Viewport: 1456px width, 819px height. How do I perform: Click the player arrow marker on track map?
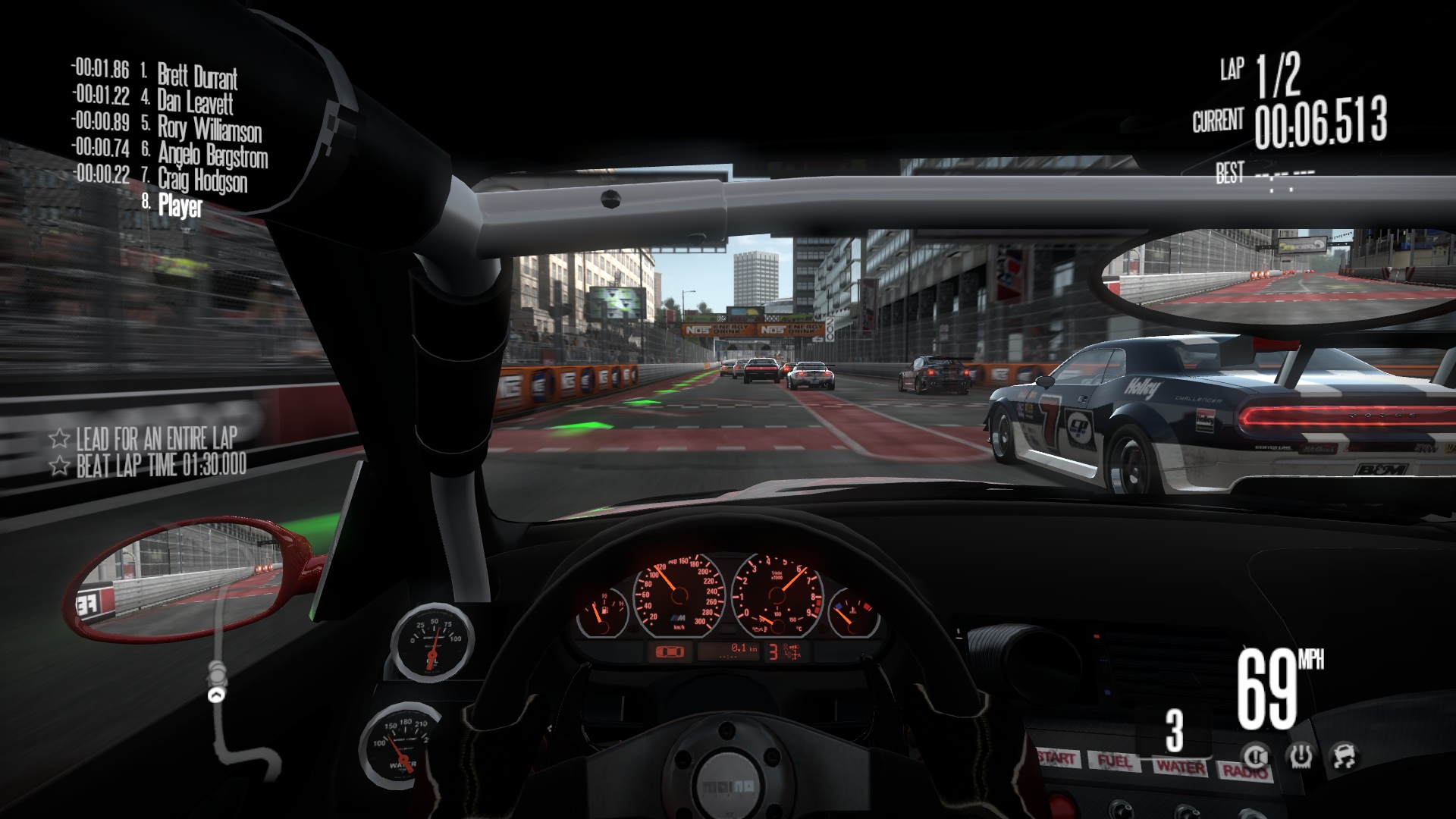tap(218, 694)
